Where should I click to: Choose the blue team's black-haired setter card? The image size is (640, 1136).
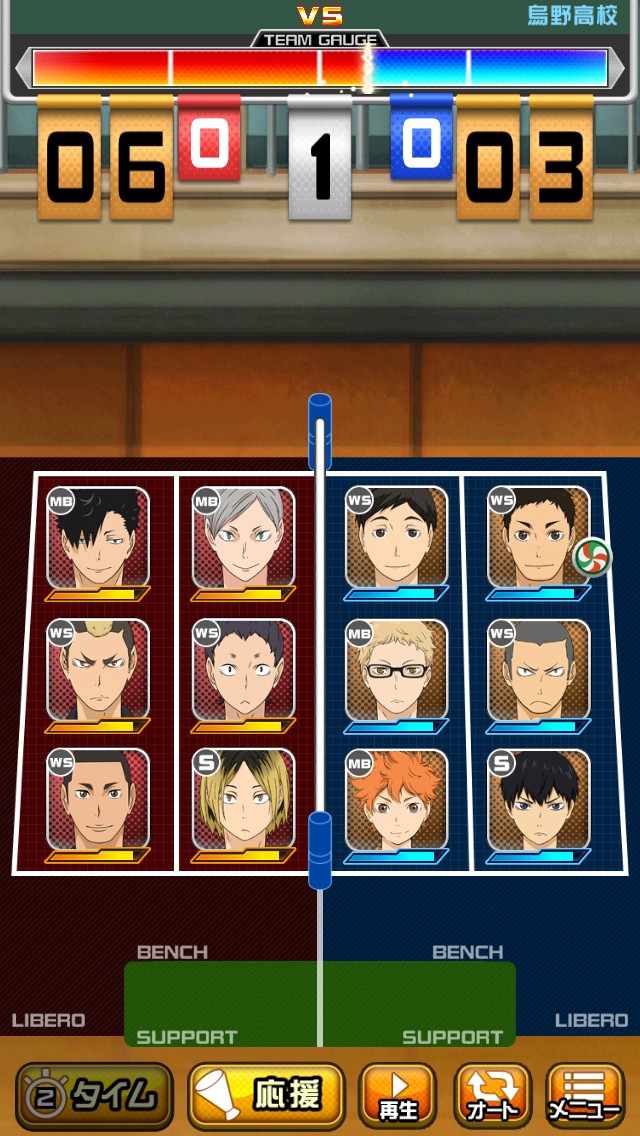pyautogui.click(x=539, y=801)
